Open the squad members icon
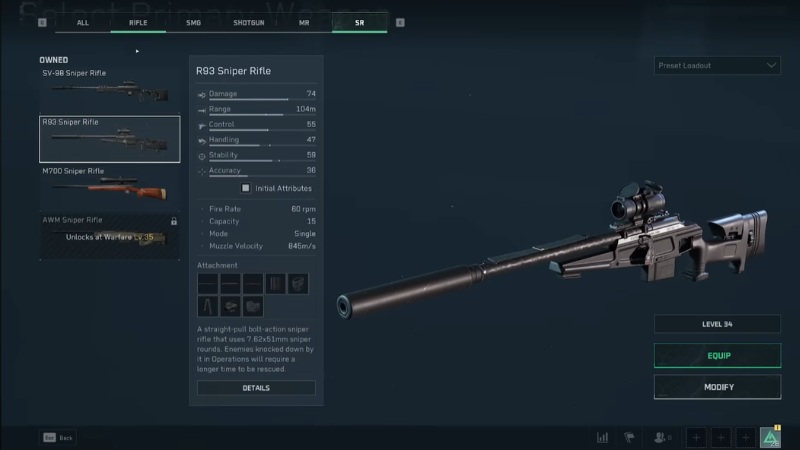 click(660, 437)
